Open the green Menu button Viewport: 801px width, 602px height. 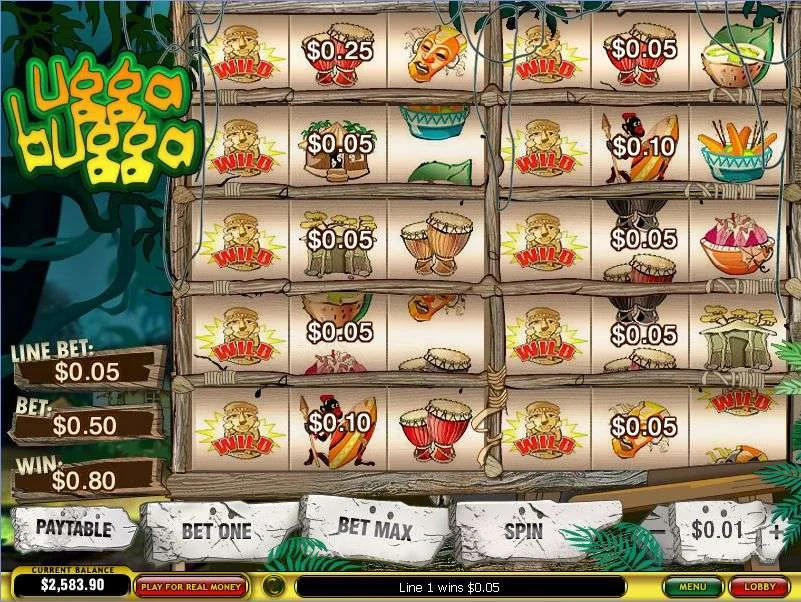click(693, 587)
